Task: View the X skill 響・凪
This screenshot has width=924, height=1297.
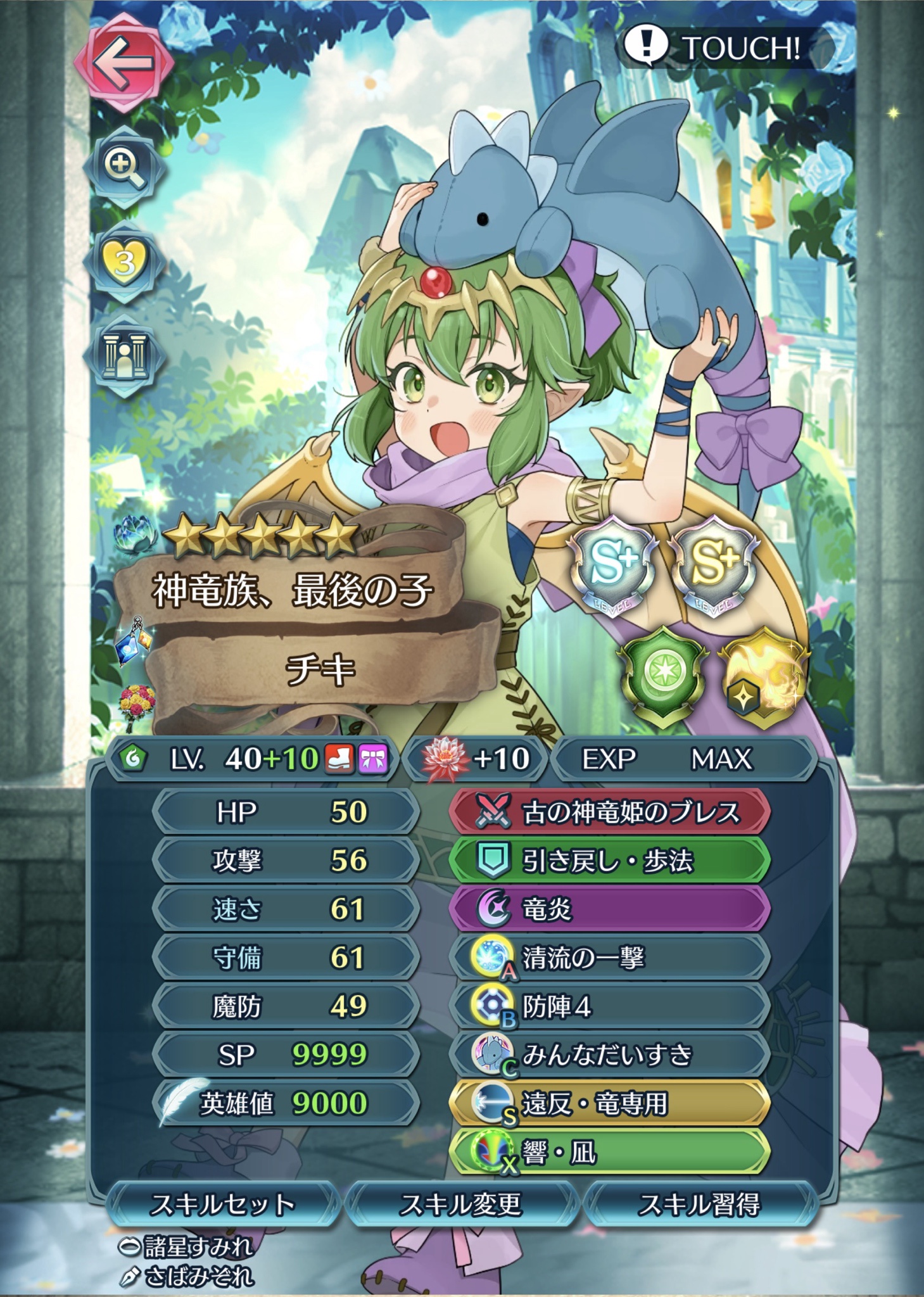Action: [x=609, y=1152]
